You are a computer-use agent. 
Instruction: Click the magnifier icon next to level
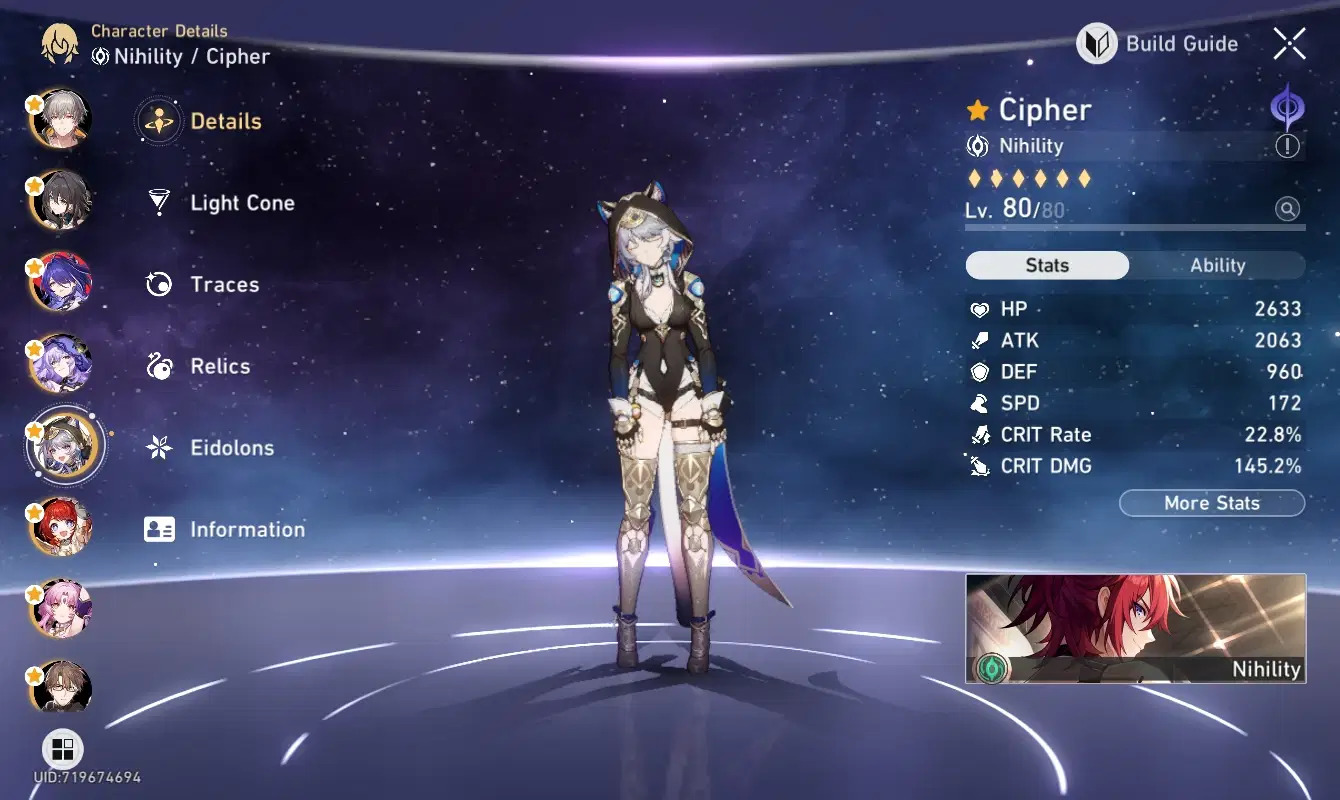(x=1287, y=209)
